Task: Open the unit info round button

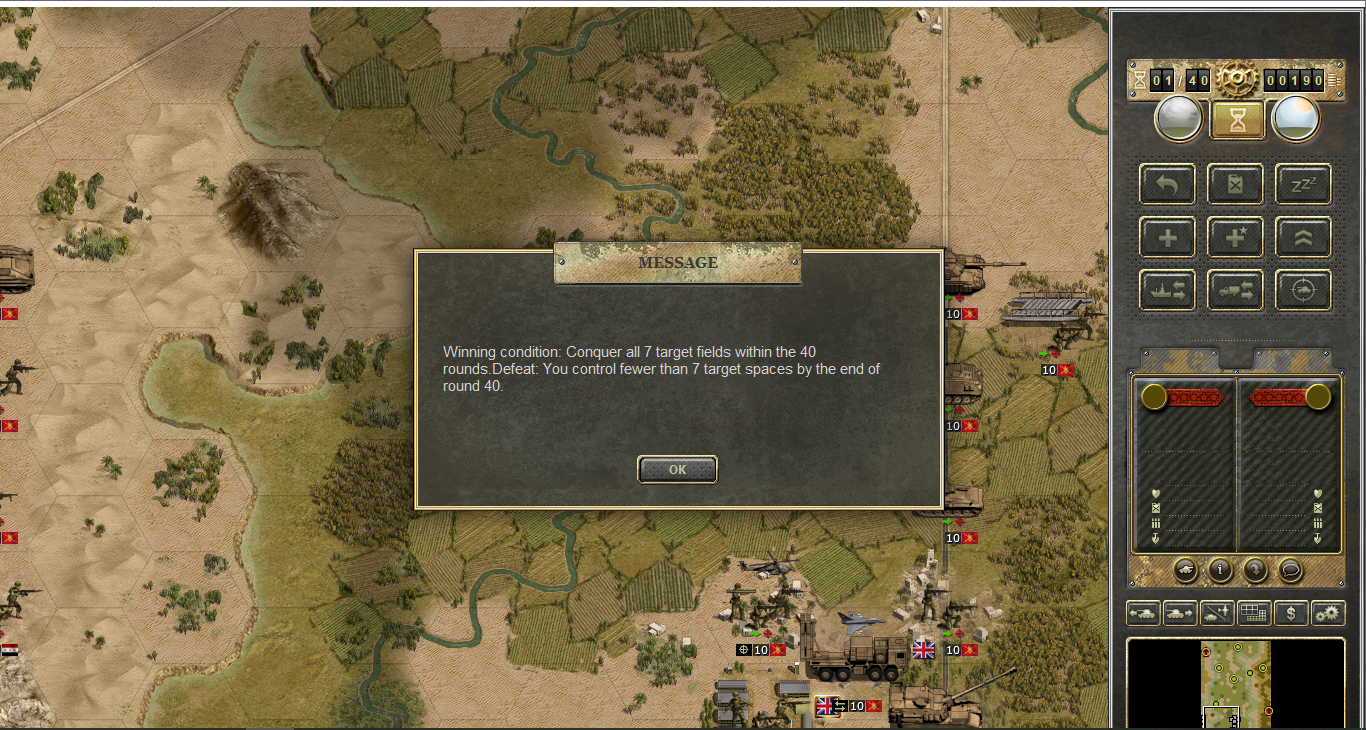Action: (1220, 570)
